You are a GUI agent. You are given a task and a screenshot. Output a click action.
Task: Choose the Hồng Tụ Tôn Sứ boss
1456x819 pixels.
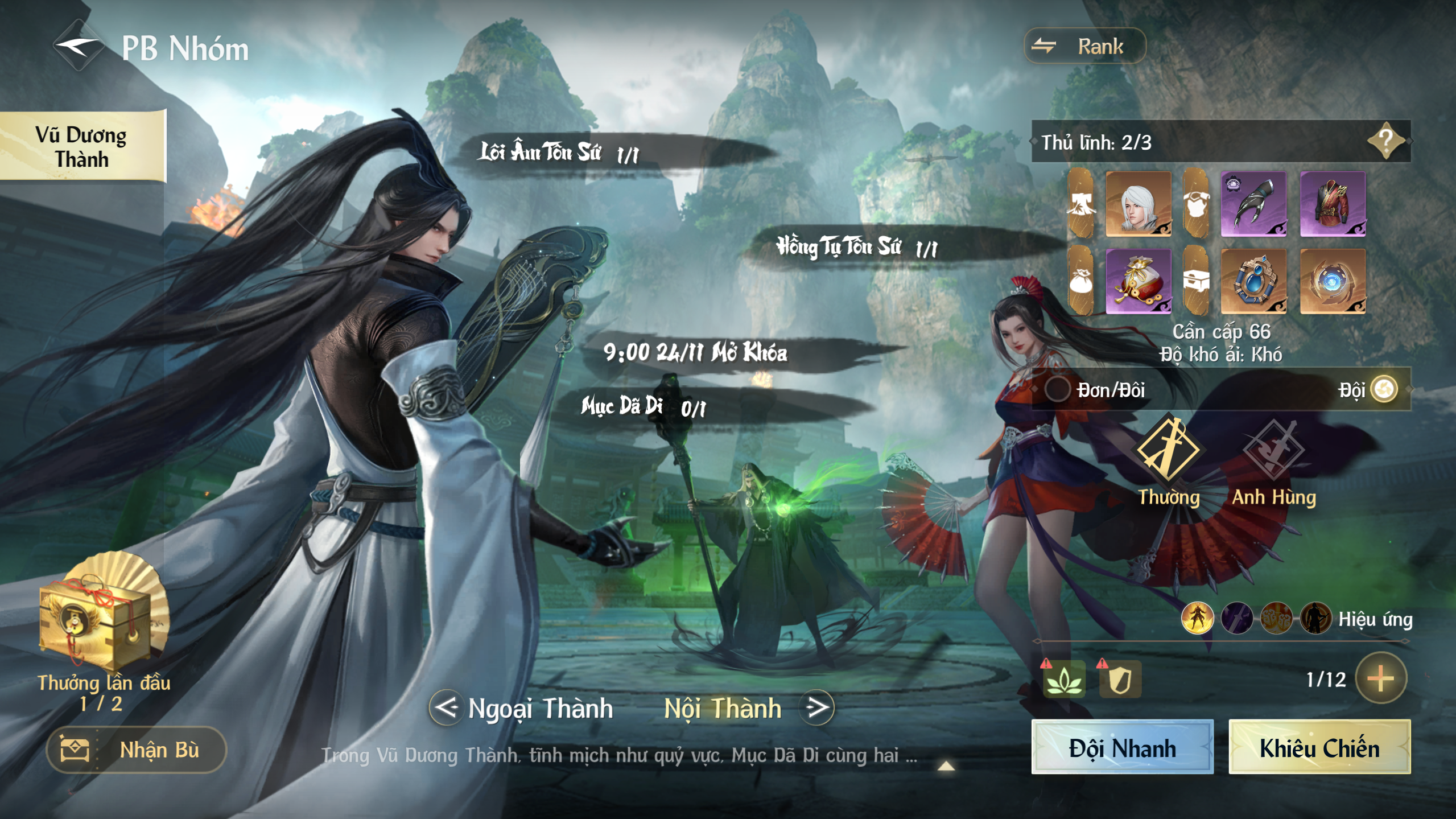pos(855,248)
